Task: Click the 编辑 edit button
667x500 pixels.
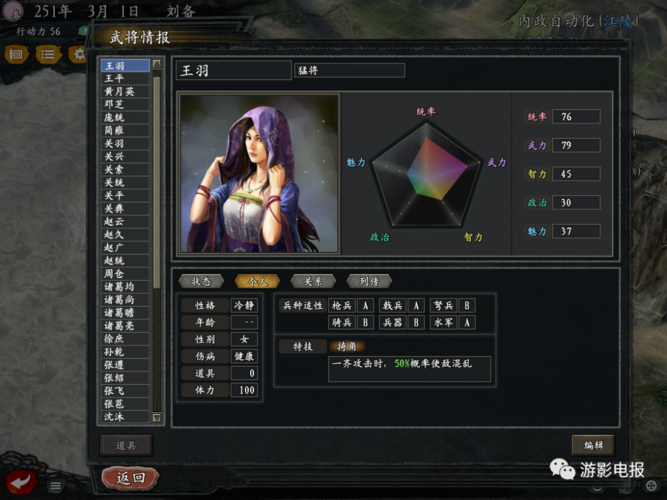Action: [592, 445]
